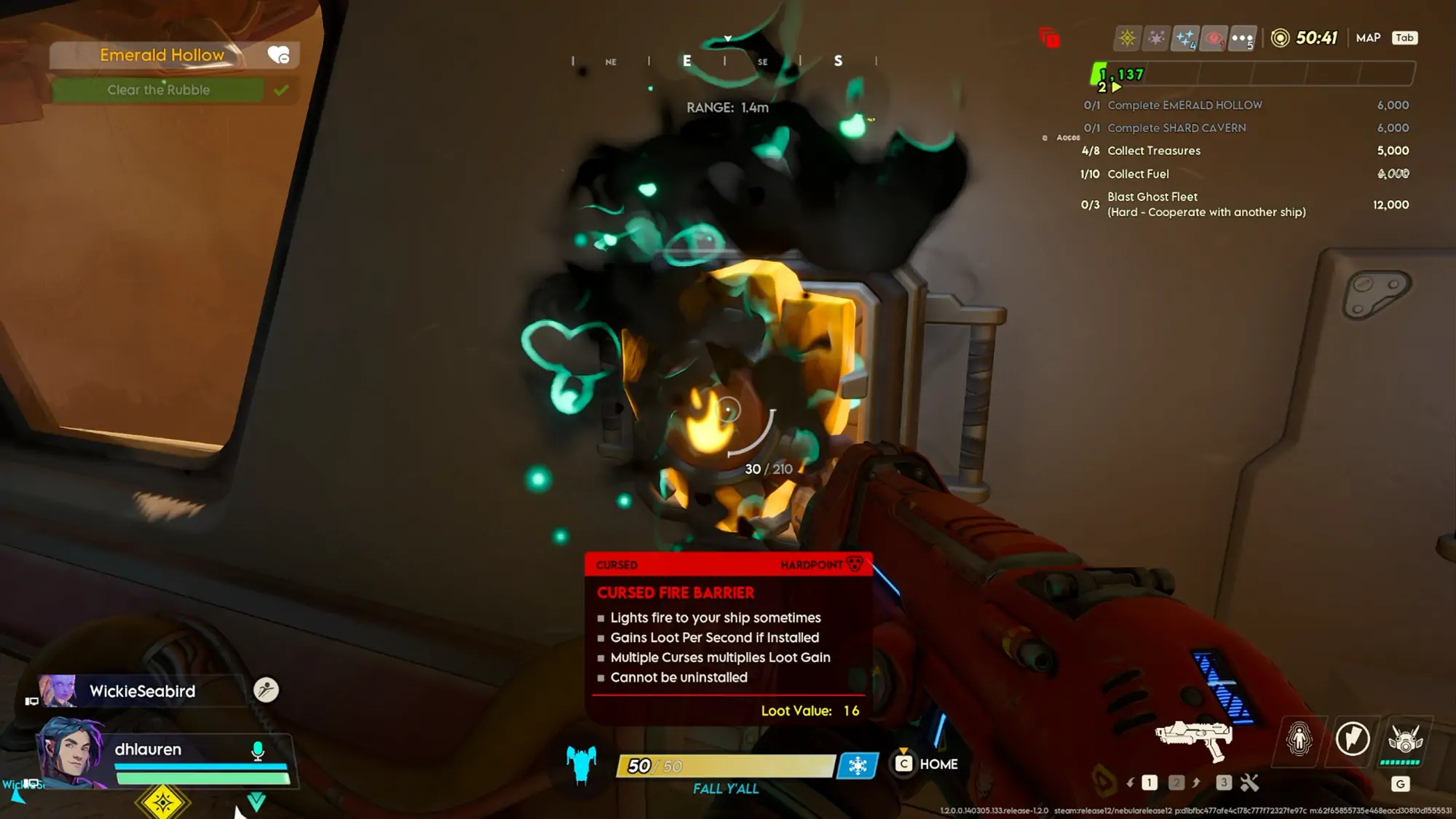Select the yellow star buff icon
1456x819 pixels.
click(x=1127, y=38)
